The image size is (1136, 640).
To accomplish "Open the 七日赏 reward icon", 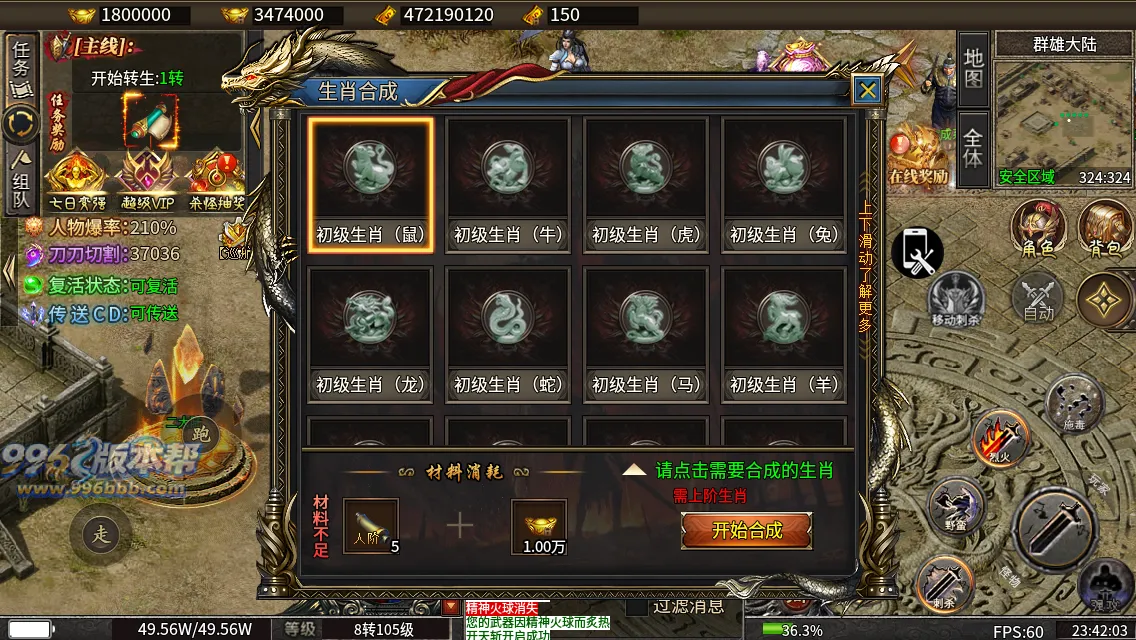I will (x=75, y=180).
